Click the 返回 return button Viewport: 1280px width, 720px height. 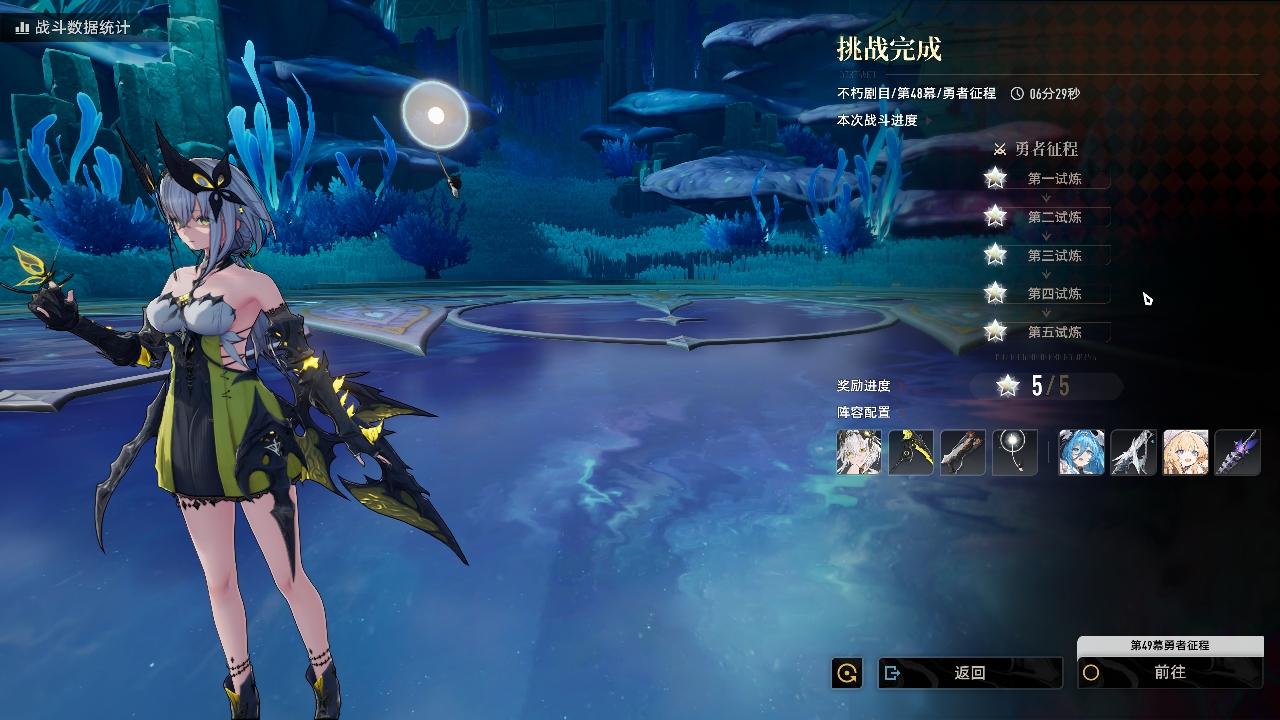(x=969, y=673)
